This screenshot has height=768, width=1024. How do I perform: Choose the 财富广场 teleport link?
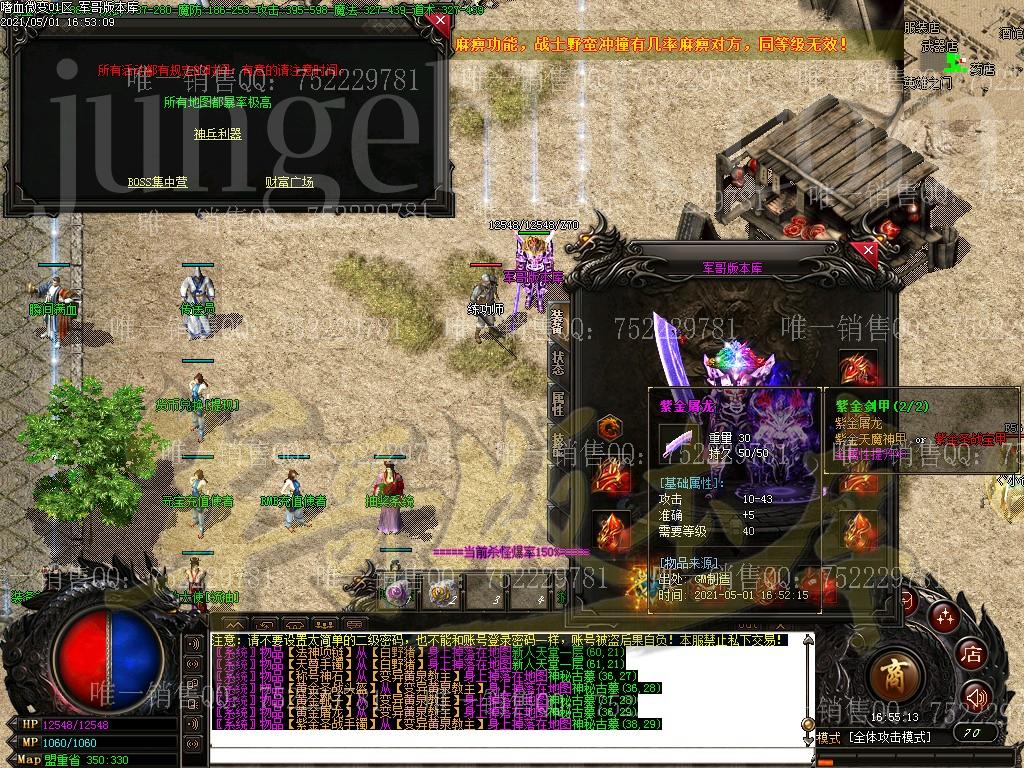pos(289,182)
